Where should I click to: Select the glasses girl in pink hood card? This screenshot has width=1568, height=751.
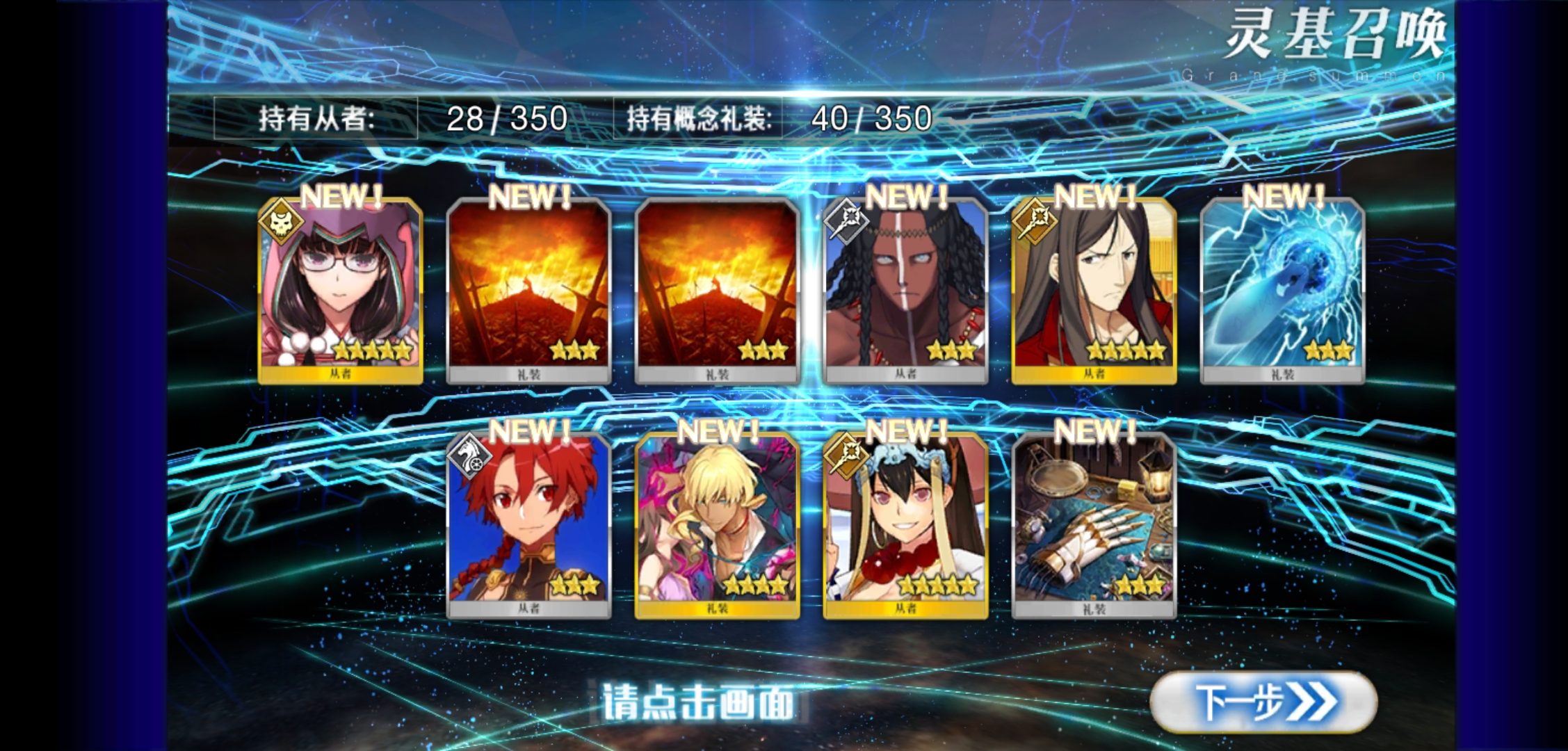pyautogui.click(x=340, y=291)
